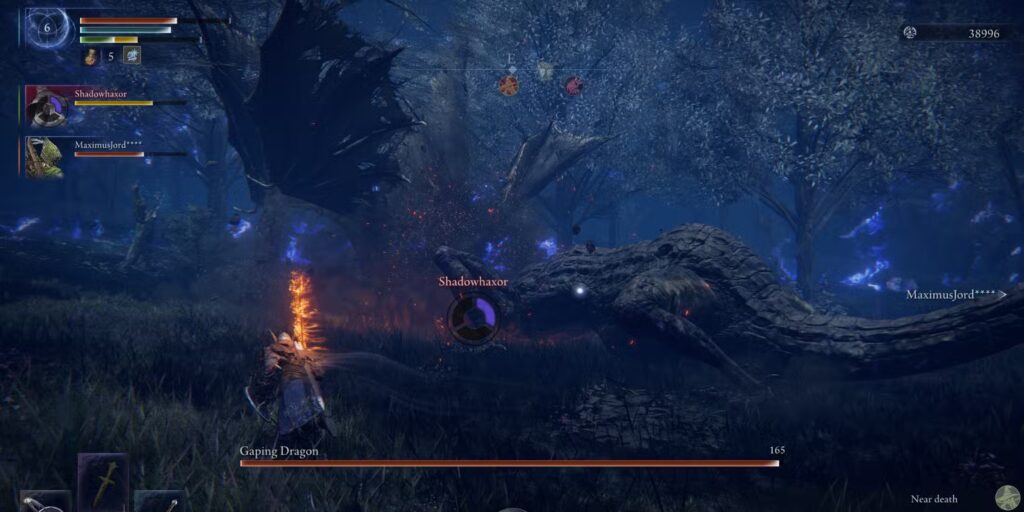Click the orange compass marker

tap(509, 85)
